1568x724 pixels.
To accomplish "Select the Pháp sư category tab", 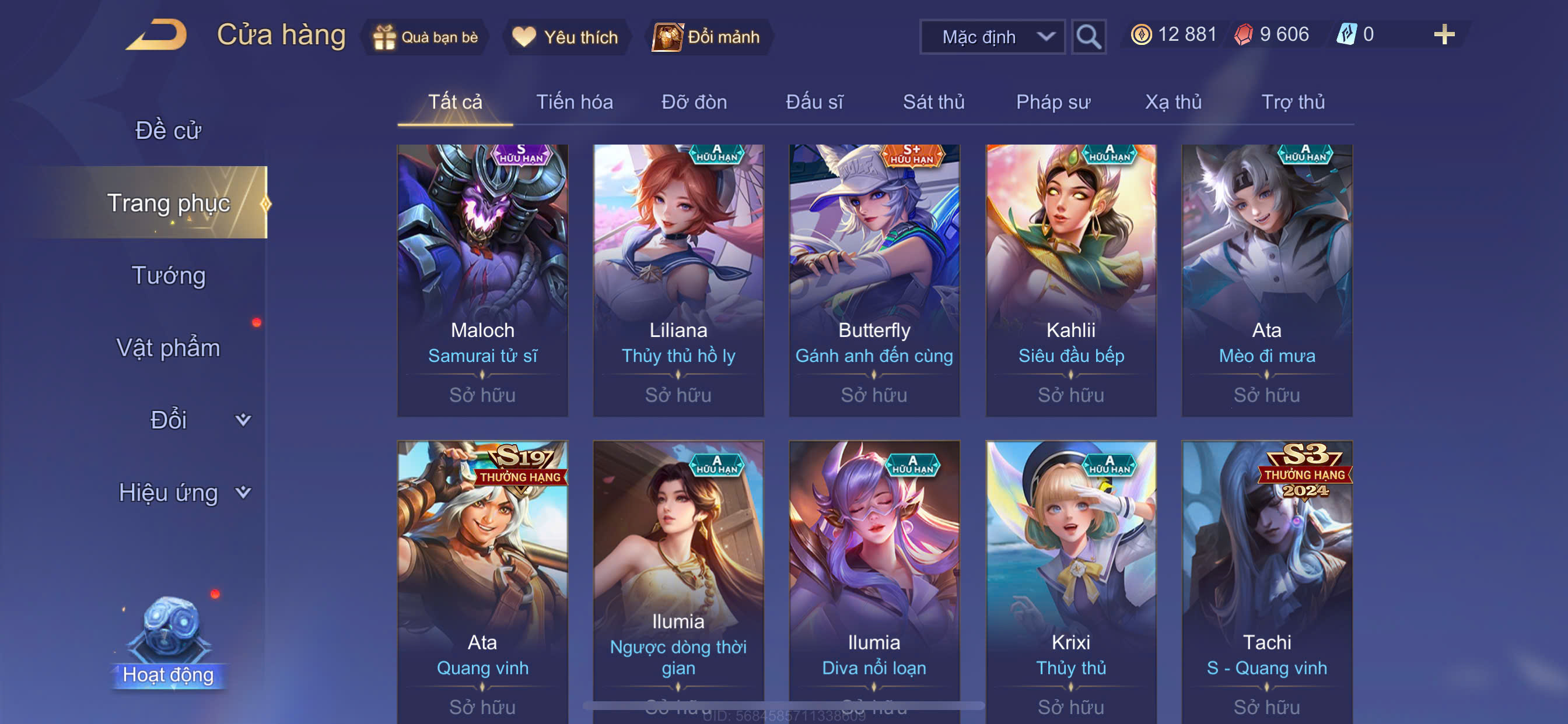I will (1053, 101).
